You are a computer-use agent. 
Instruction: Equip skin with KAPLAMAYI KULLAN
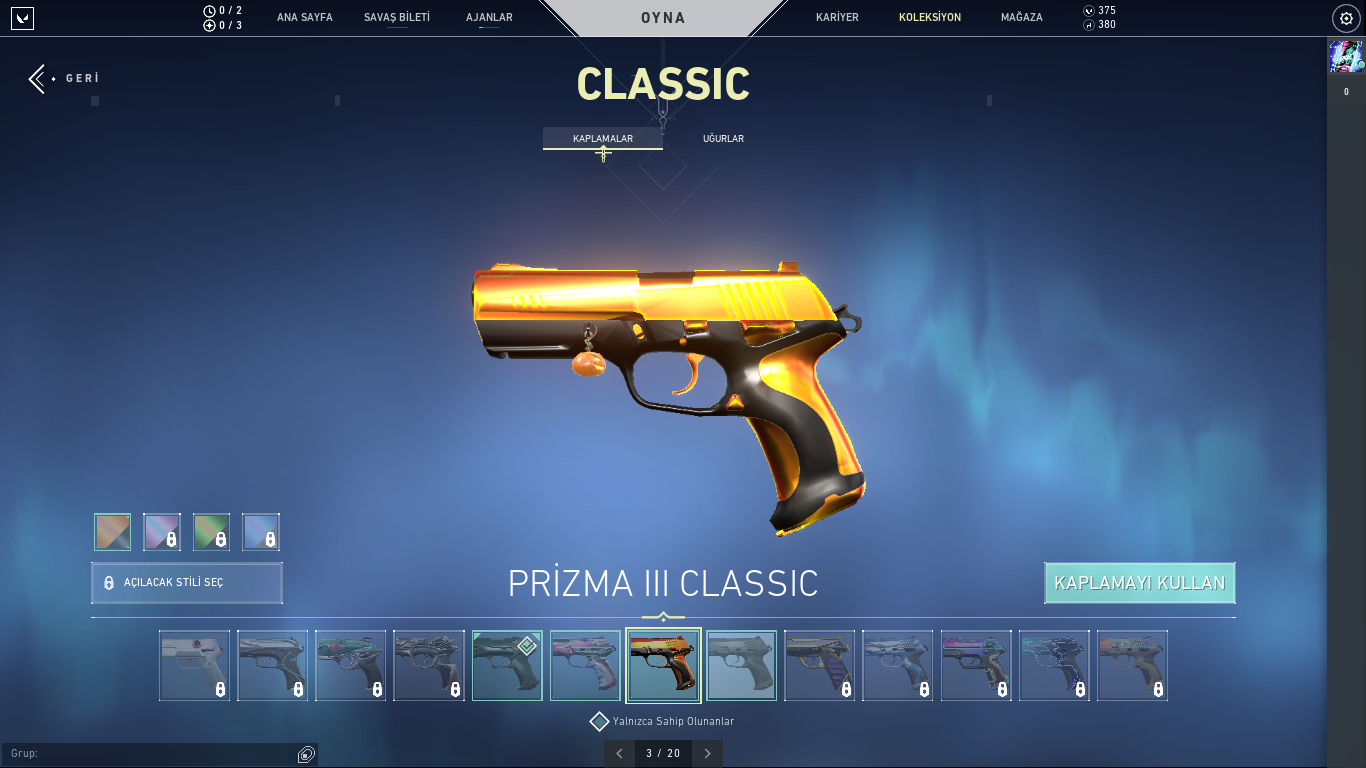[x=1139, y=583]
